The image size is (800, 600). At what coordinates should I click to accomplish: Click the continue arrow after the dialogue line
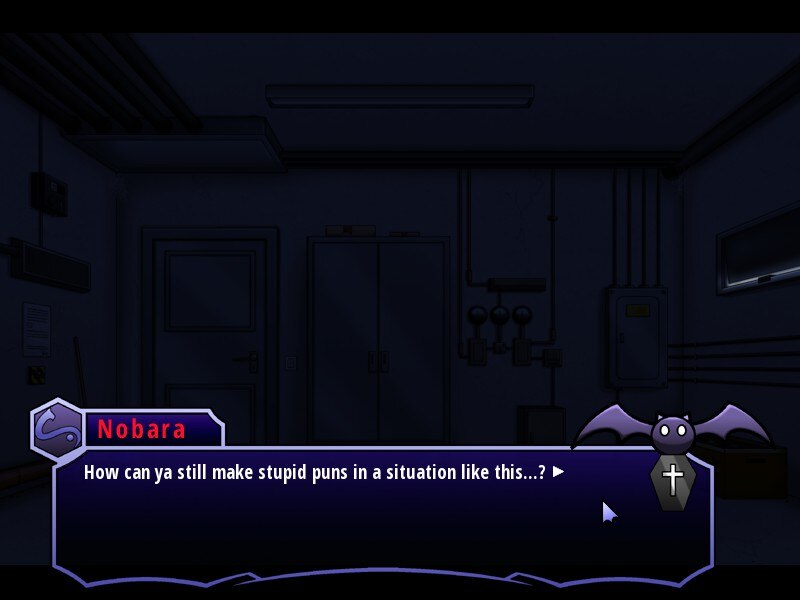point(559,471)
